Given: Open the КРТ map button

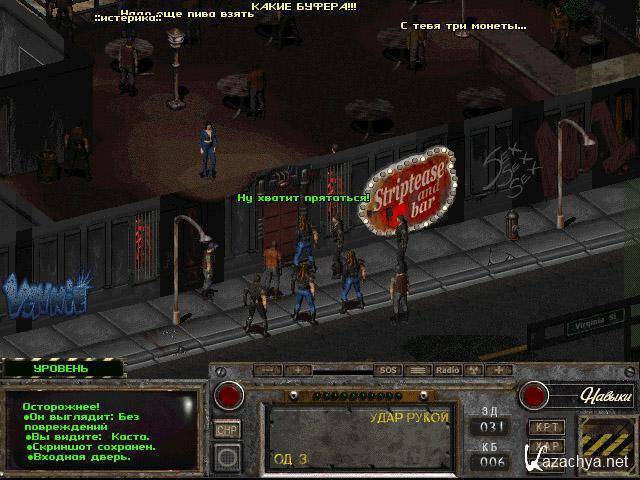Looking at the screenshot, I should click(x=547, y=427).
